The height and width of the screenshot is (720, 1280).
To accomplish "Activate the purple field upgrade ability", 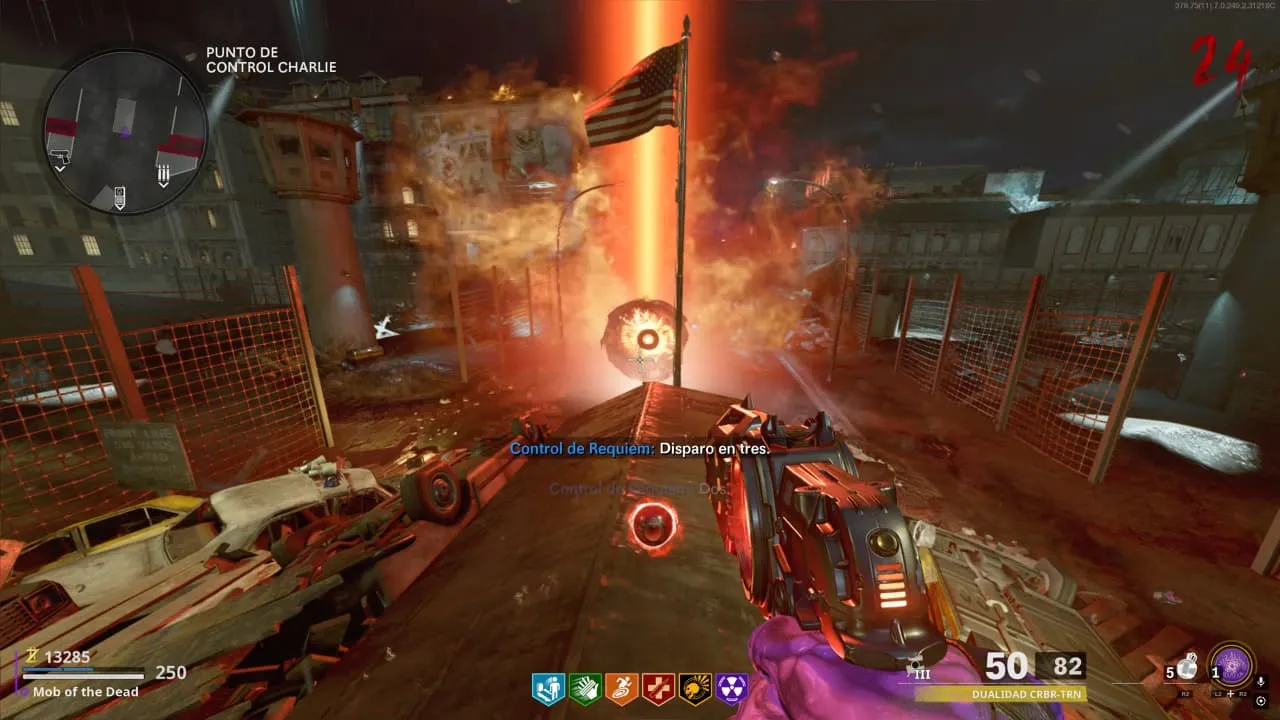I will point(1232,667).
